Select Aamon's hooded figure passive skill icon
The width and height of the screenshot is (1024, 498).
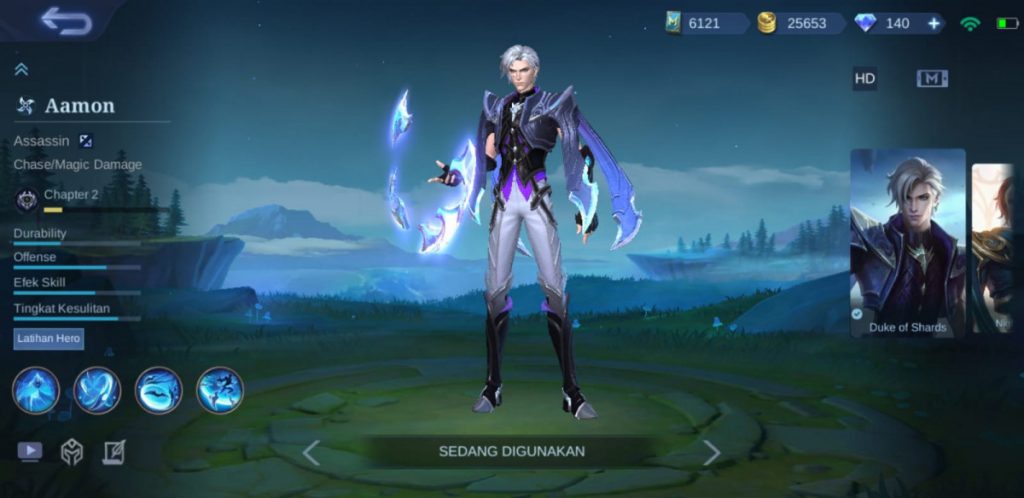[36, 390]
